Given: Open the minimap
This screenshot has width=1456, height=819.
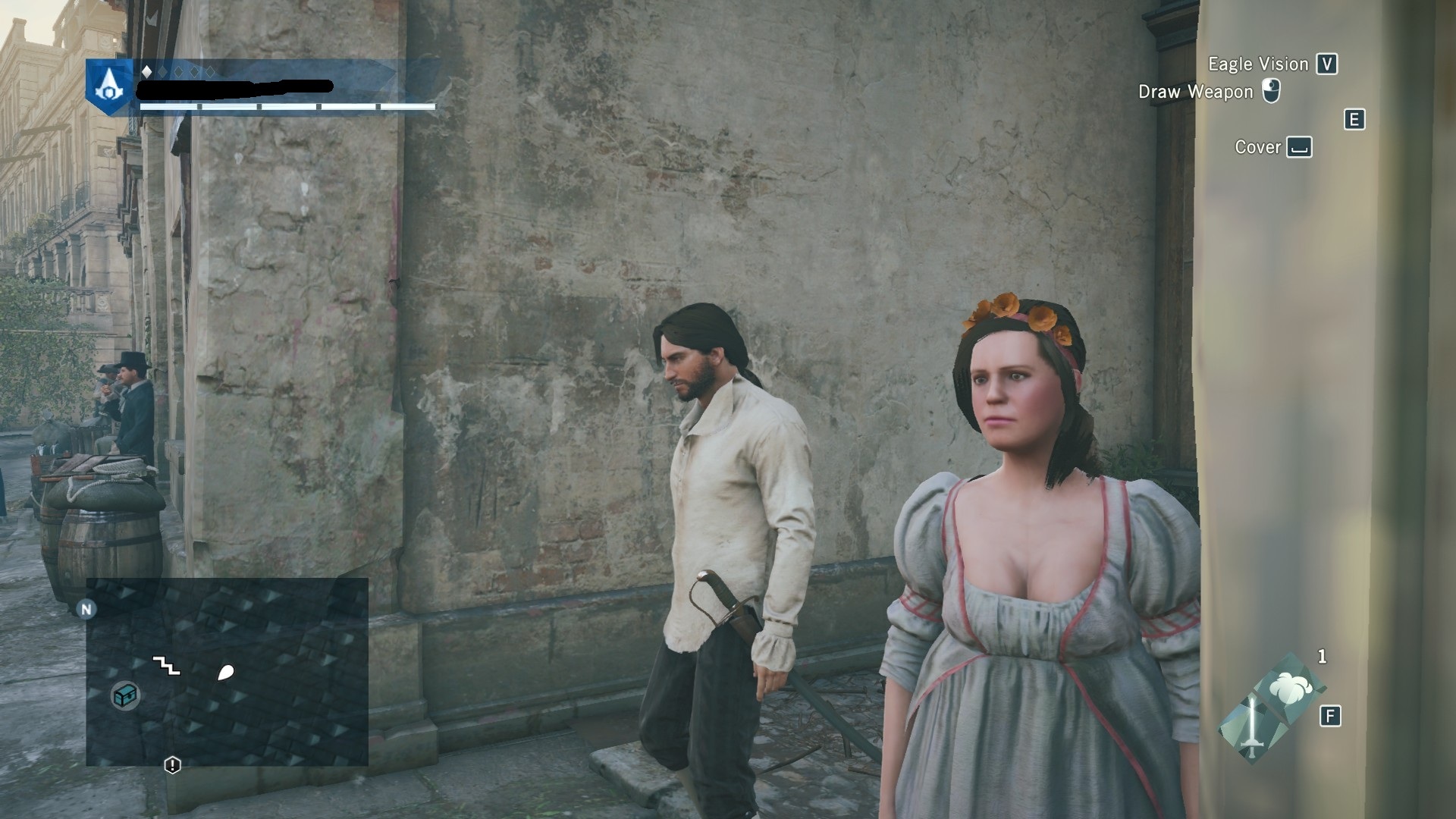Looking at the screenshot, I should tap(227, 671).
